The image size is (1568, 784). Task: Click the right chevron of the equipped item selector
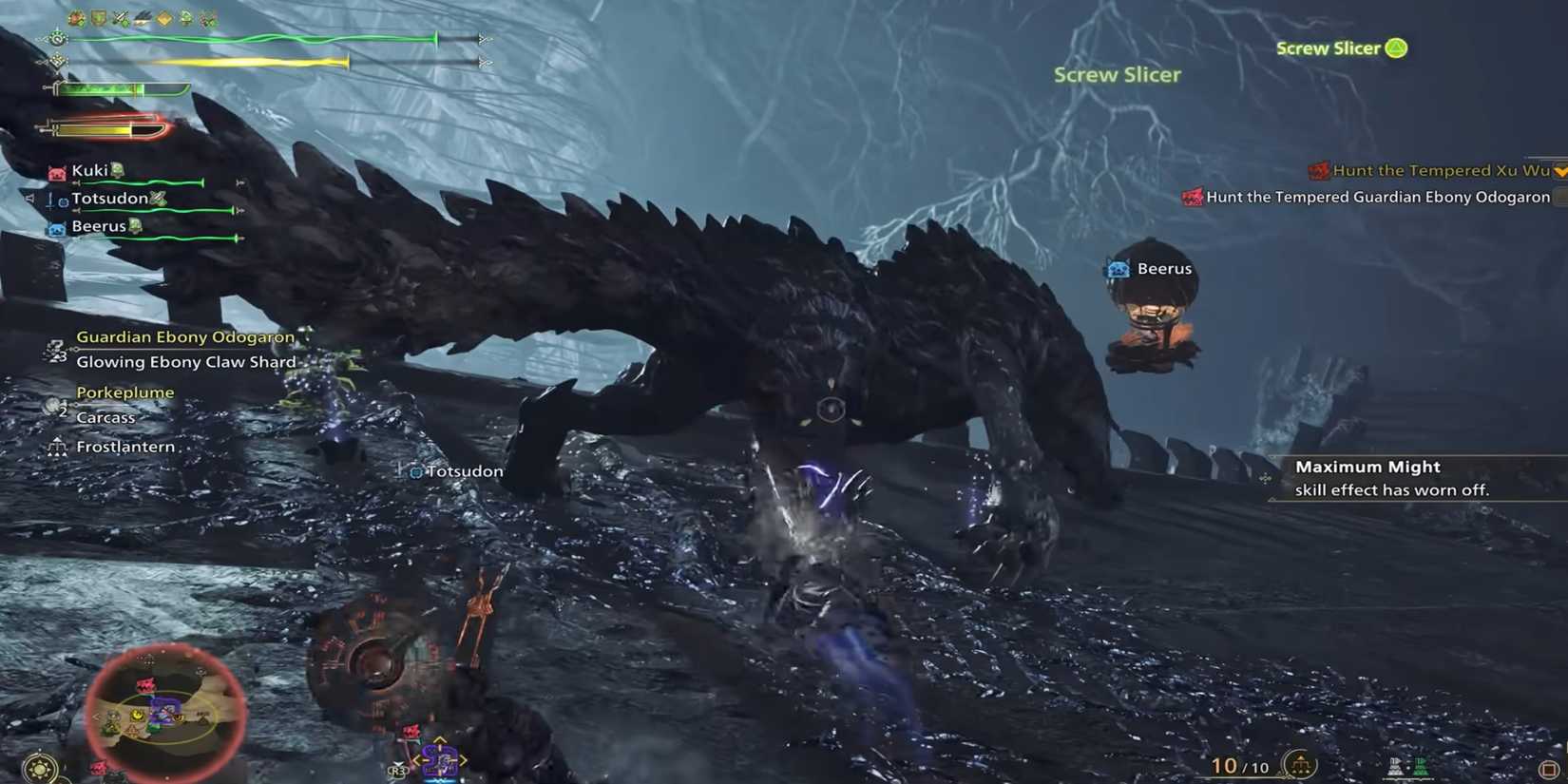coord(463,760)
